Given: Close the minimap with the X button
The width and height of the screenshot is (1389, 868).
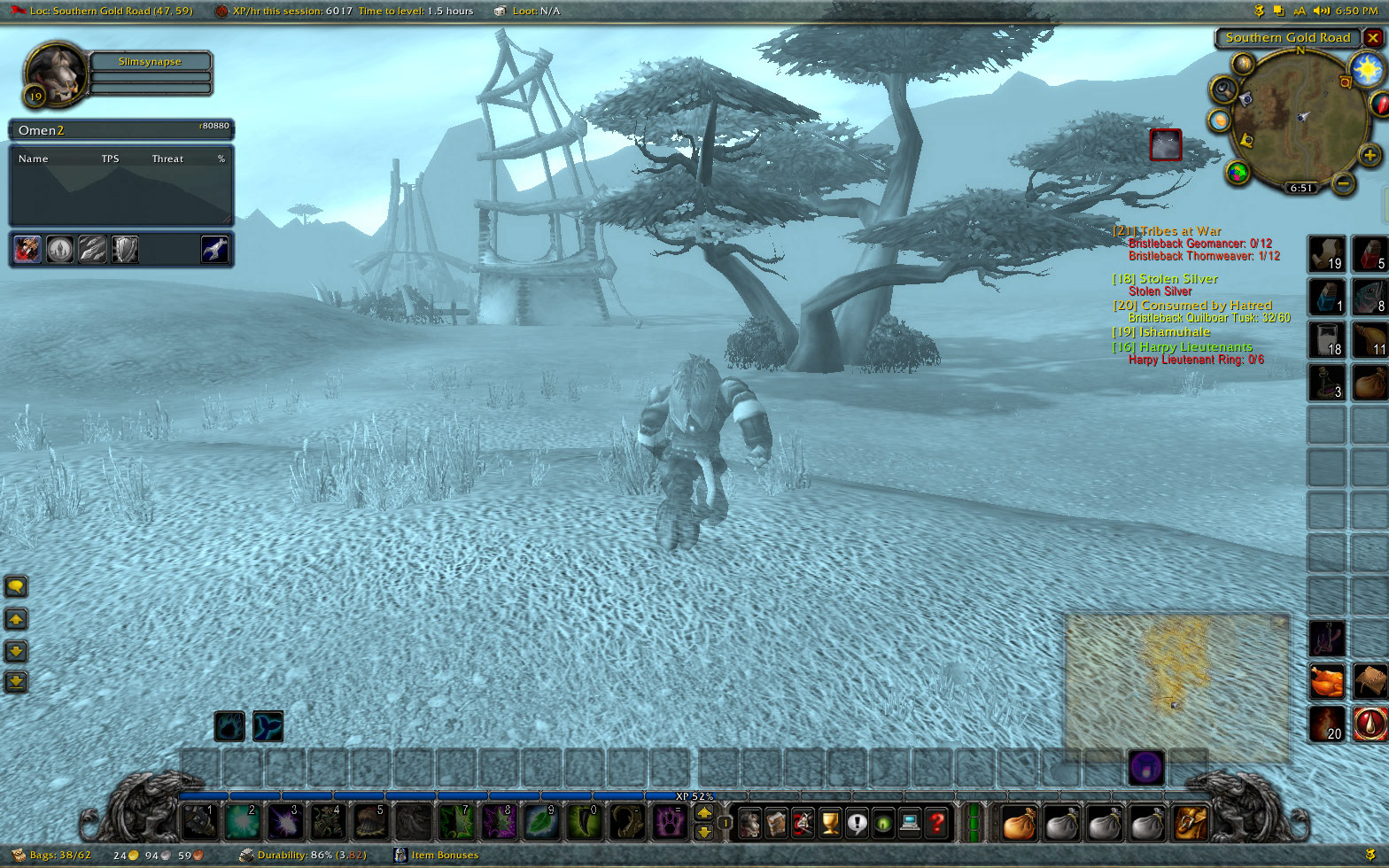Looking at the screenshot, I should coord(1373,38).
